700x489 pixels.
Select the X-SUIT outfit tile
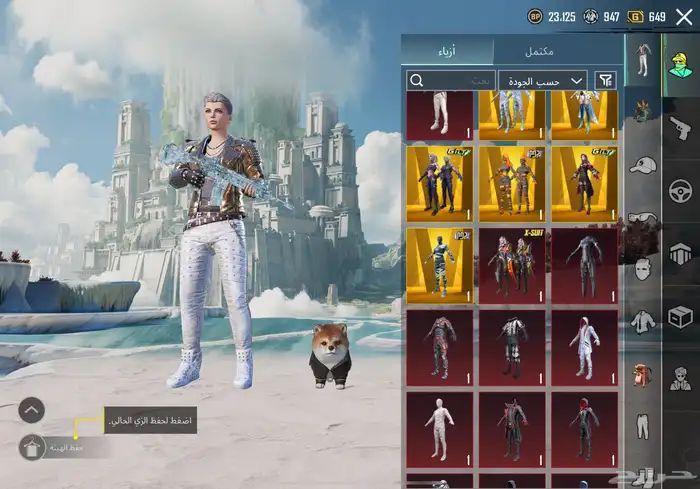pos(512,266)
